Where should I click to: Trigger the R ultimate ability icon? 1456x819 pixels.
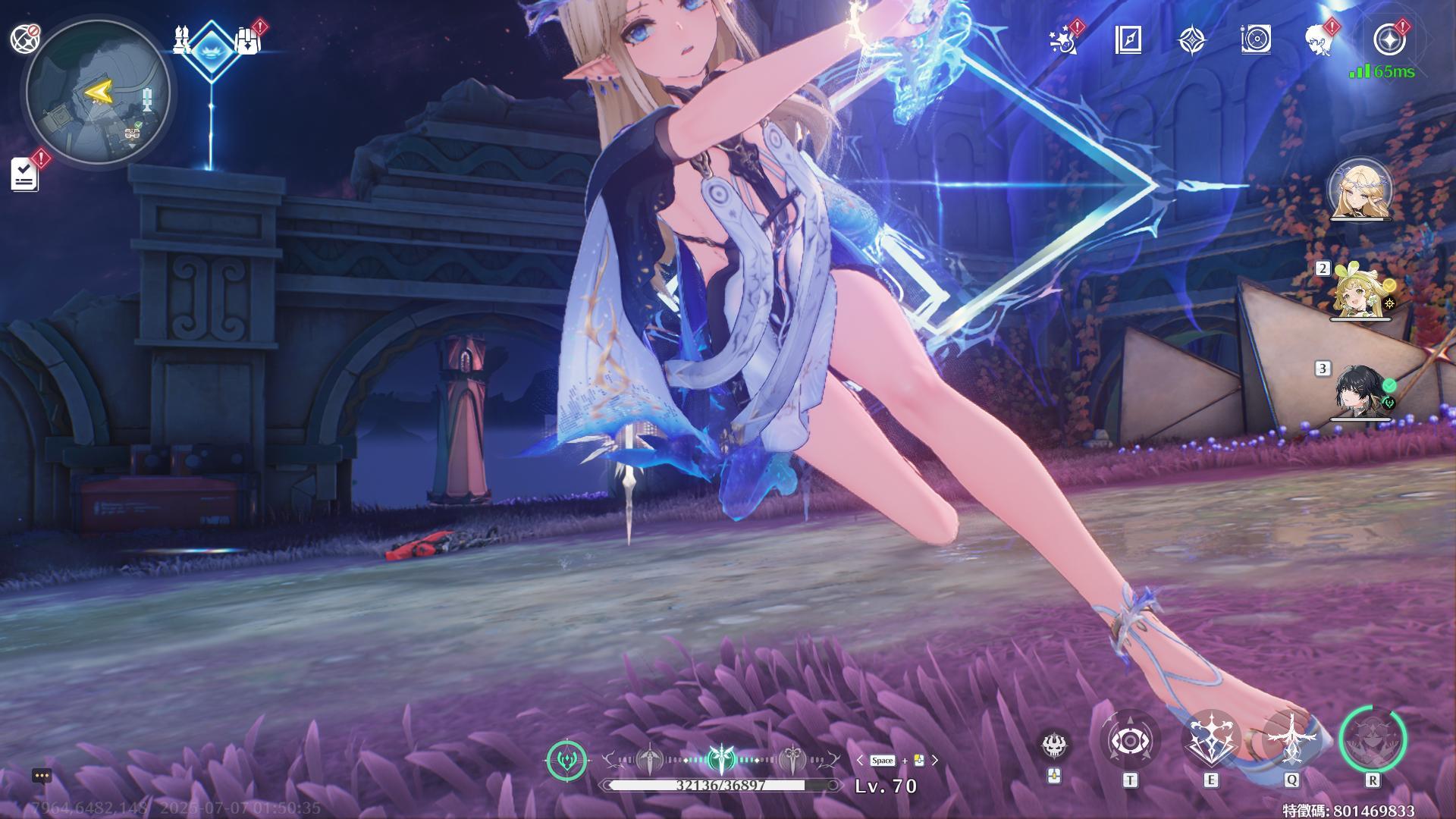(x=1373, y=740)
